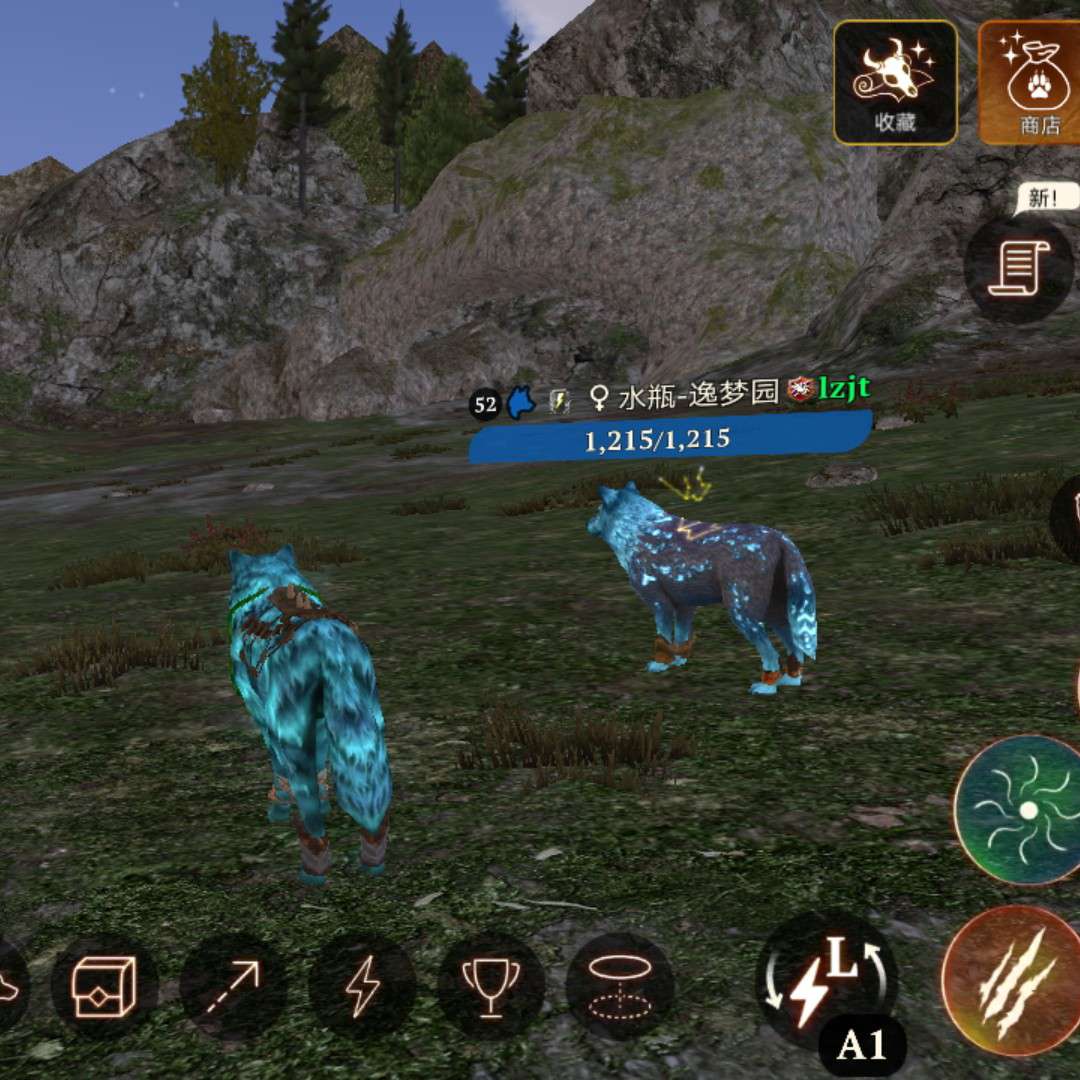Open the 商店 shop
Viewport: 1080px width, 1080px height.
1032,82
